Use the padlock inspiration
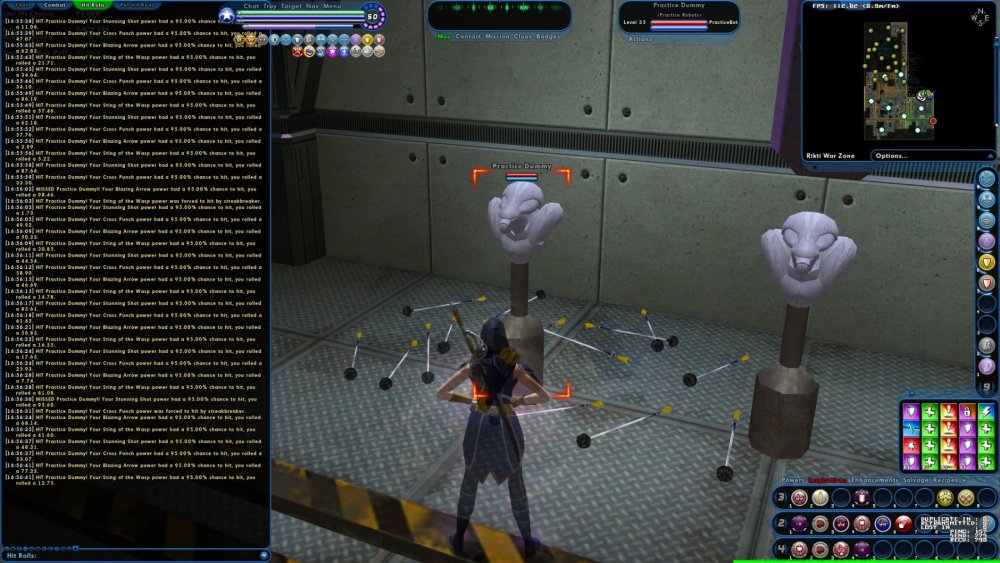This screenshot has width=1000, height=563. [x=966, y=411]
